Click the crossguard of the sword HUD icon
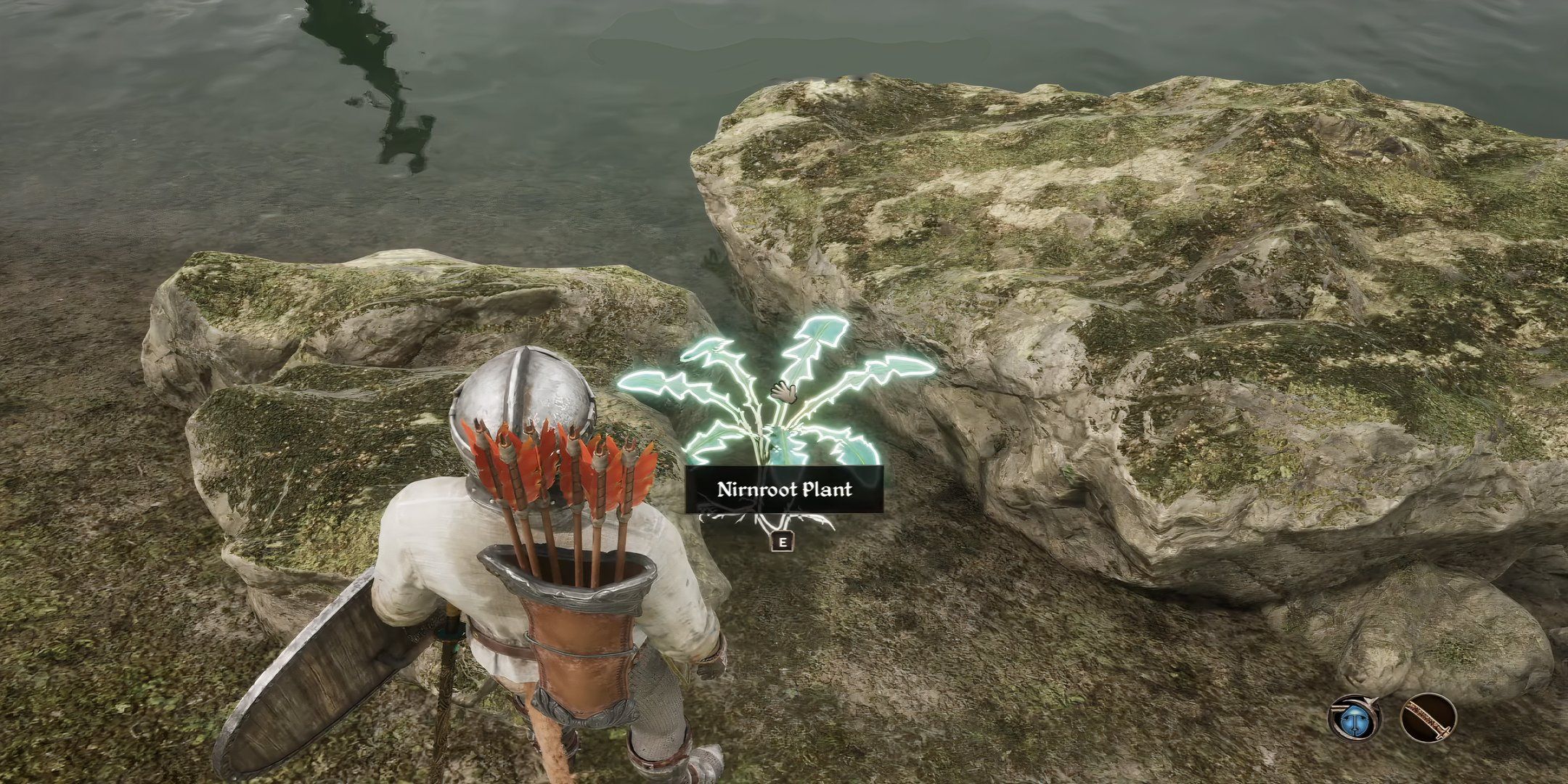The height and width of the screenshot is (784, 1568). (x=1443, y=733)
